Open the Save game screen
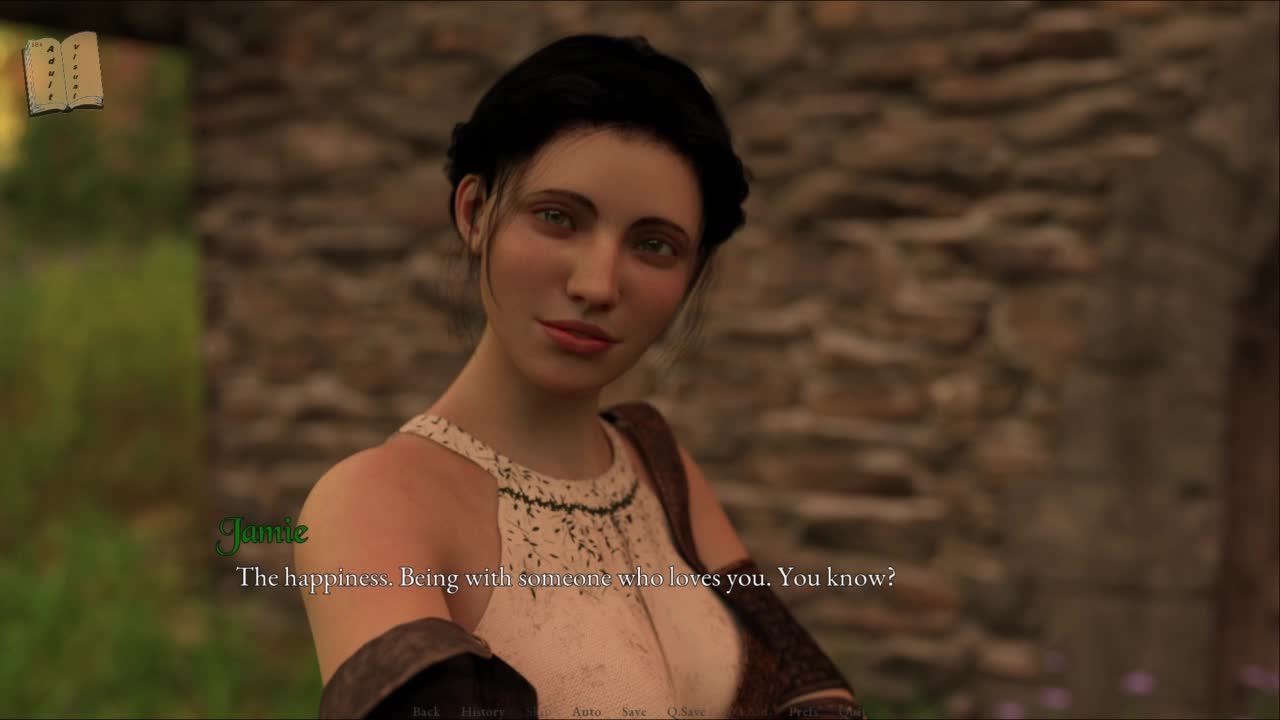 point(634,712)
